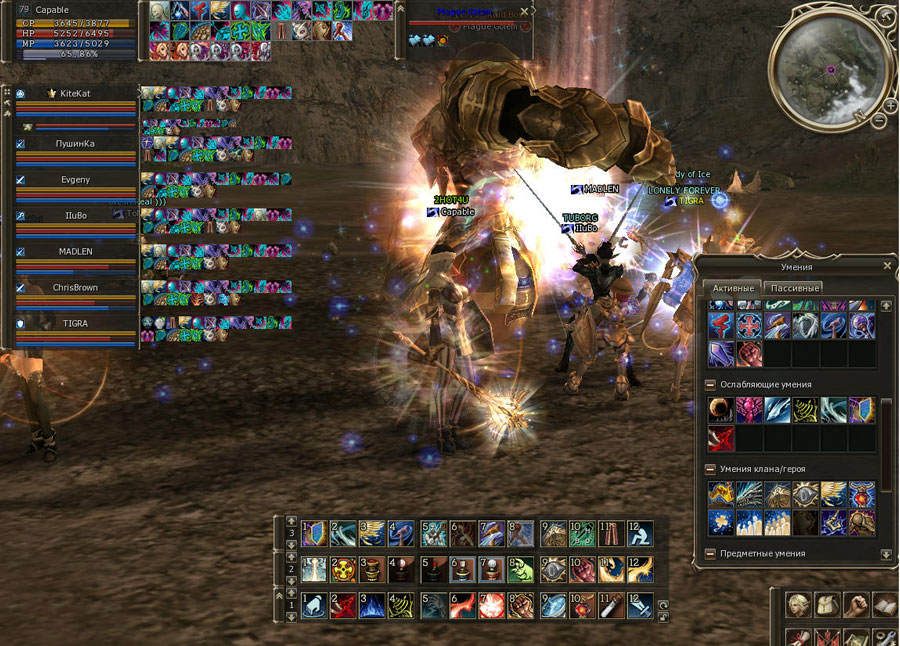Collapse the Ослабляющие умения section
This screenshot has width=900, height=646.
pyautogui.click(x=711, y=384)
